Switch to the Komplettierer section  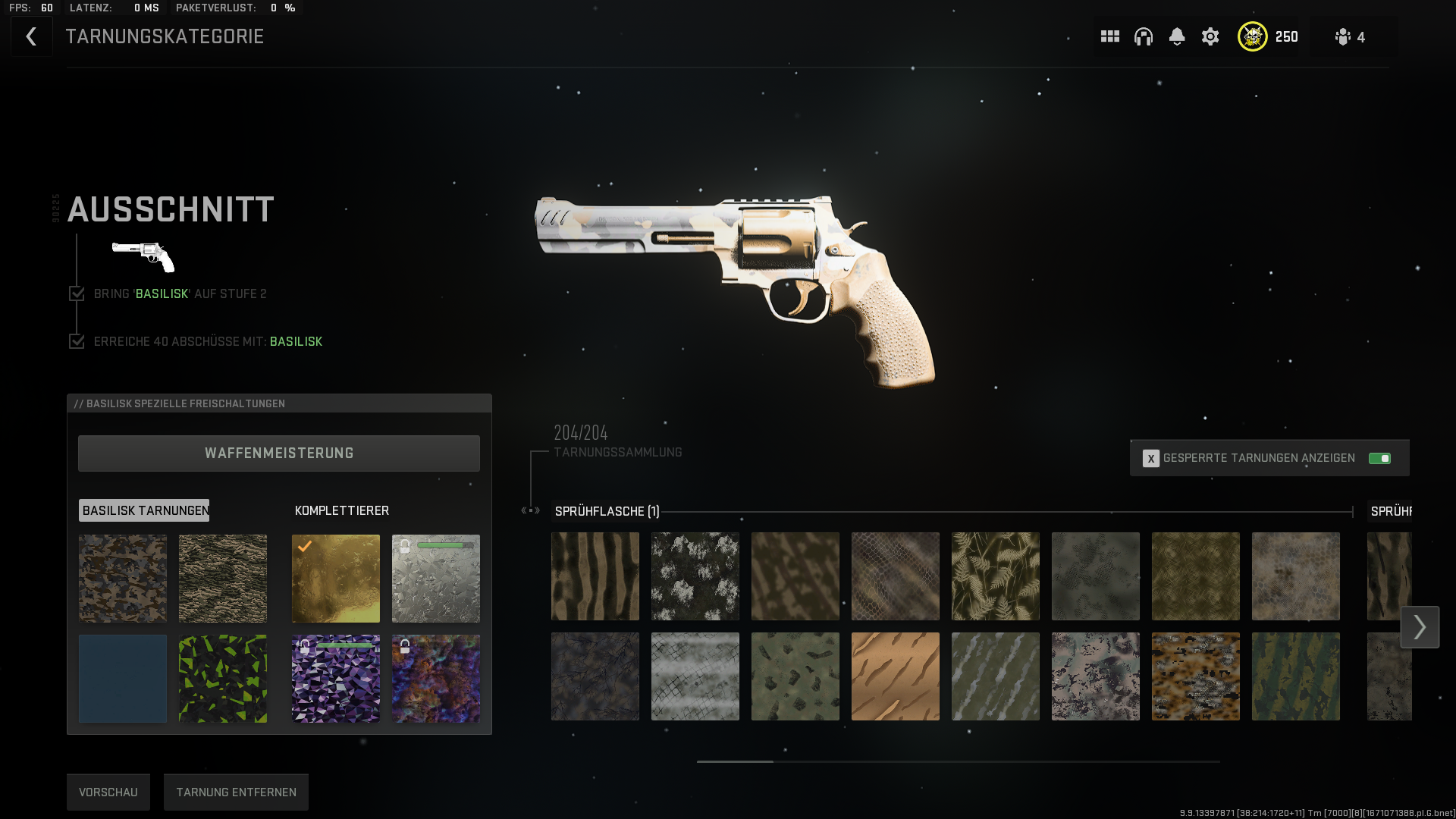point(342,510)
